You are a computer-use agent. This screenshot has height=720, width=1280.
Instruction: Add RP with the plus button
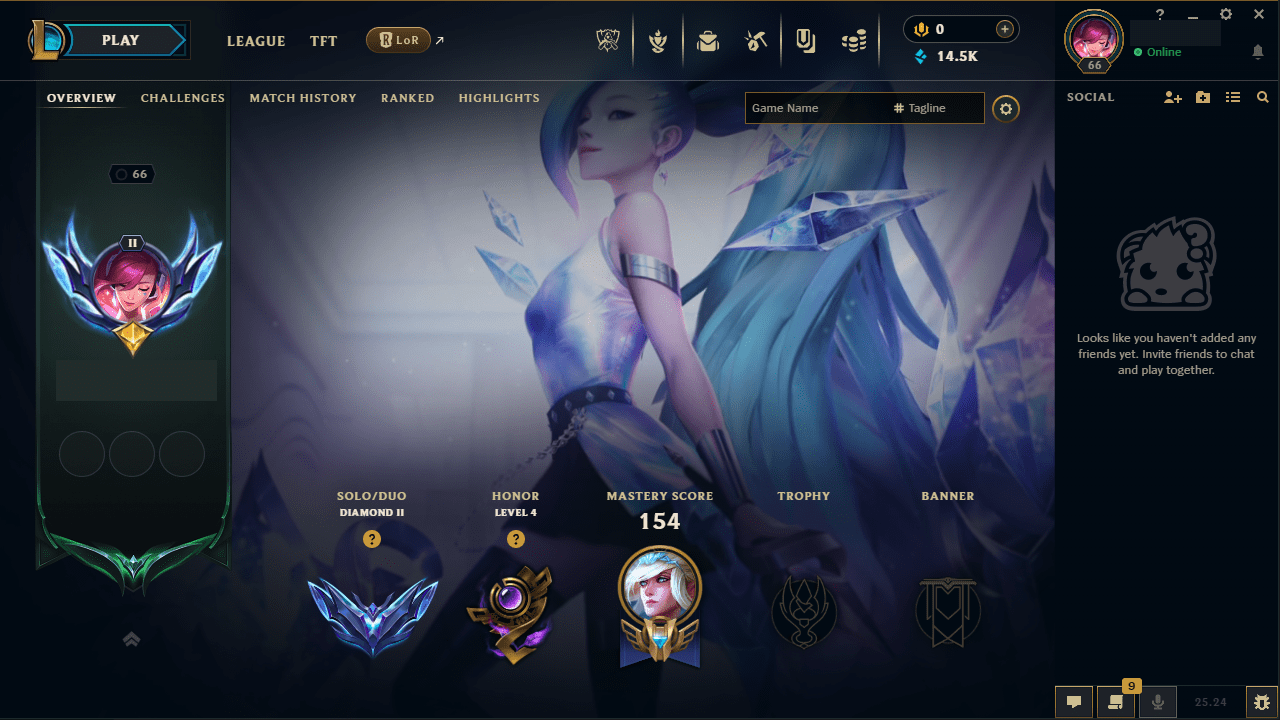point(1003,29)
